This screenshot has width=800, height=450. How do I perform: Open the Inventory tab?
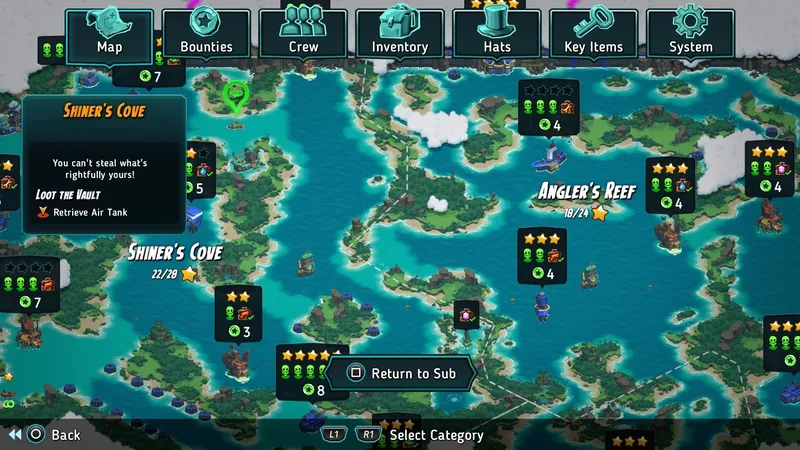tap(400, 33)
